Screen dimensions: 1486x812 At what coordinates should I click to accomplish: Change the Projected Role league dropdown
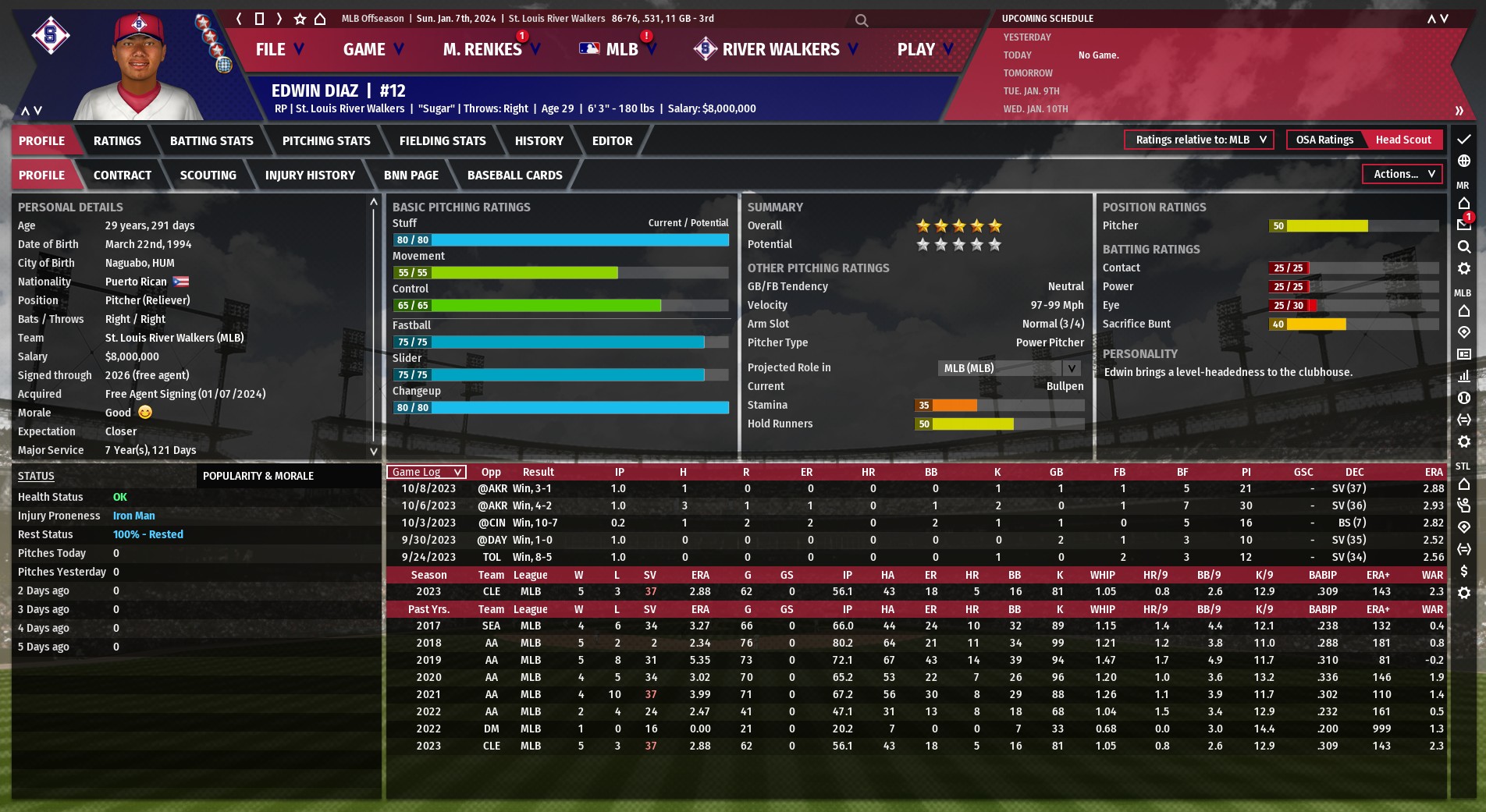click(x=1009, y=368)
